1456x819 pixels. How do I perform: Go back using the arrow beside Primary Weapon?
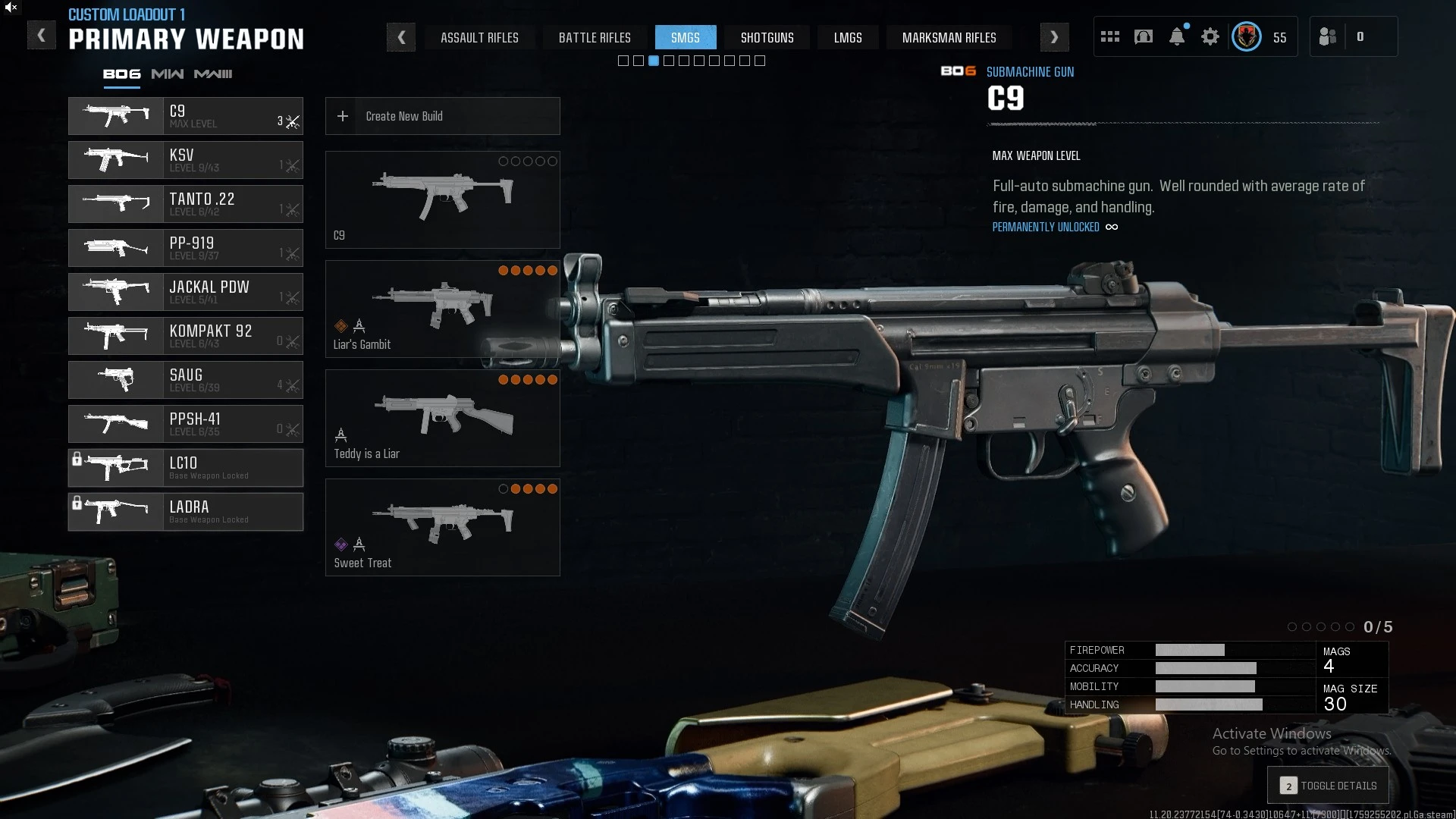[42, 36]
